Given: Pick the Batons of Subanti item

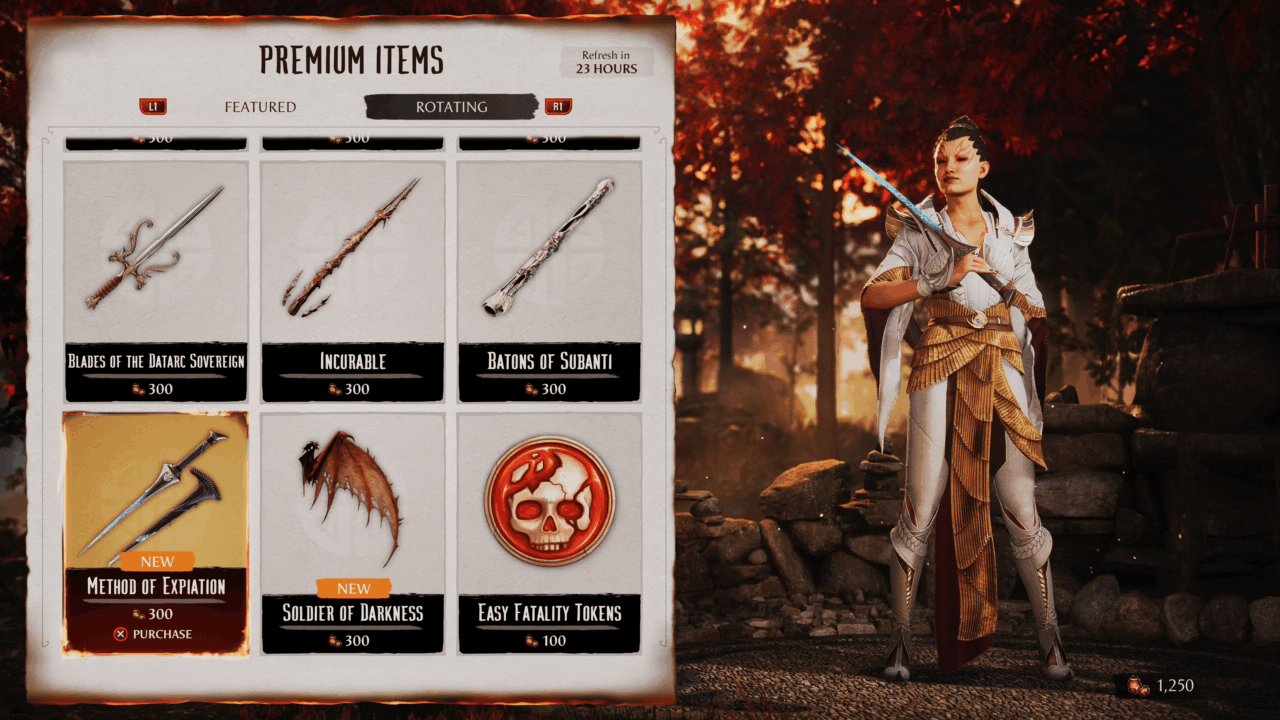Looking at the screenshot, I should point(549,280).
